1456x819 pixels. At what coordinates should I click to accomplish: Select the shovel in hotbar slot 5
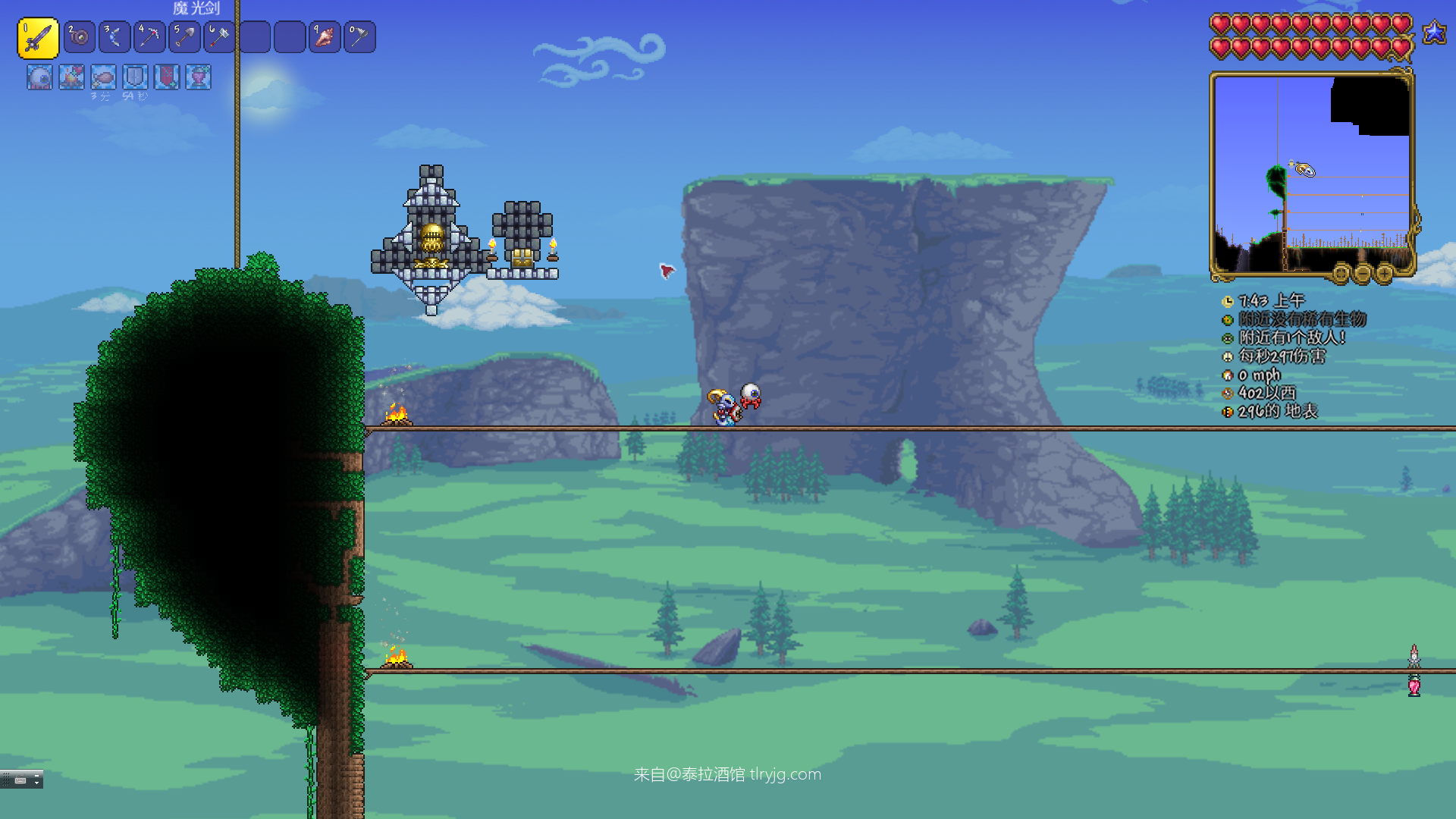184,37
